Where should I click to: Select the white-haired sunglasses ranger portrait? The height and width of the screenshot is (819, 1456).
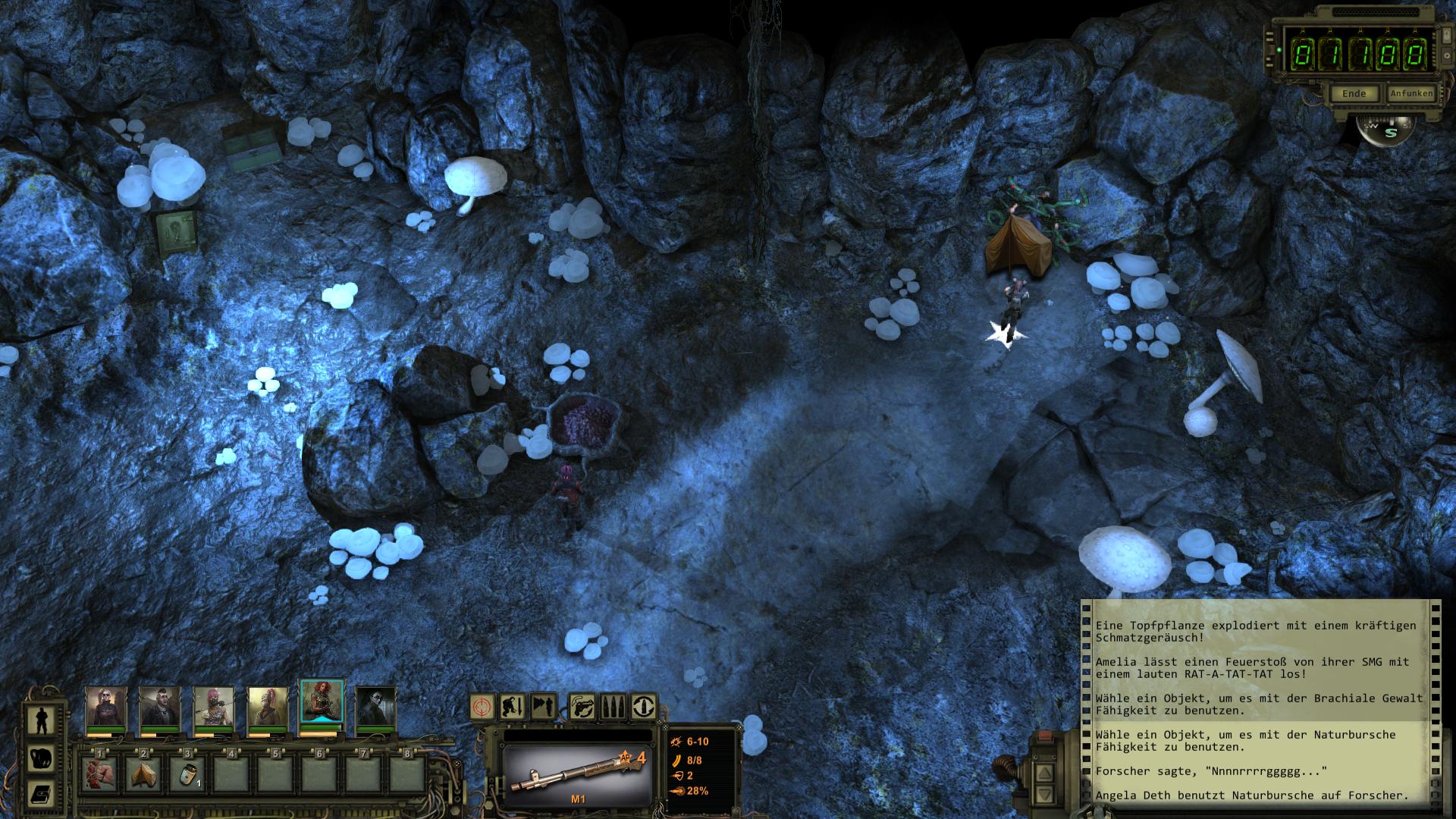coord(105,707)
